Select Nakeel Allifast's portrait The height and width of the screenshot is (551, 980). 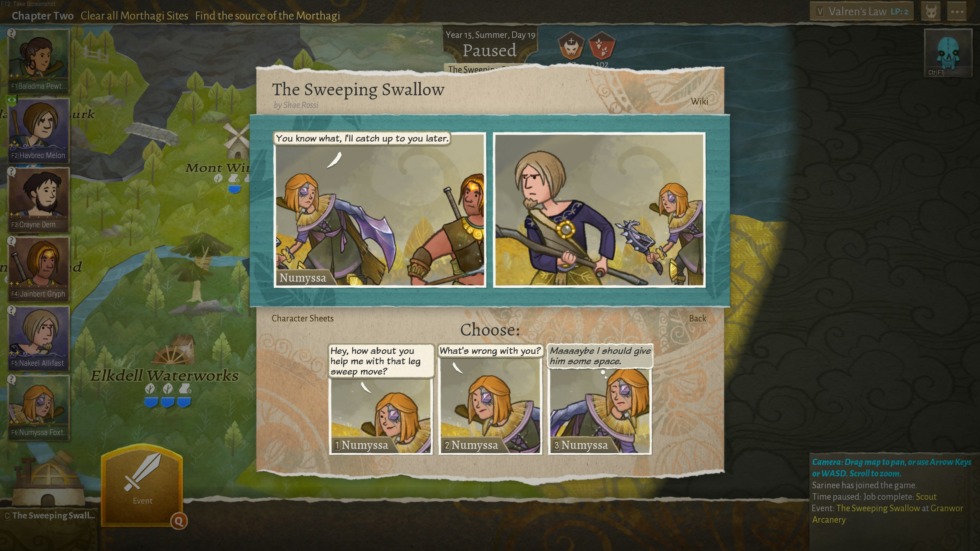[39, 337]
